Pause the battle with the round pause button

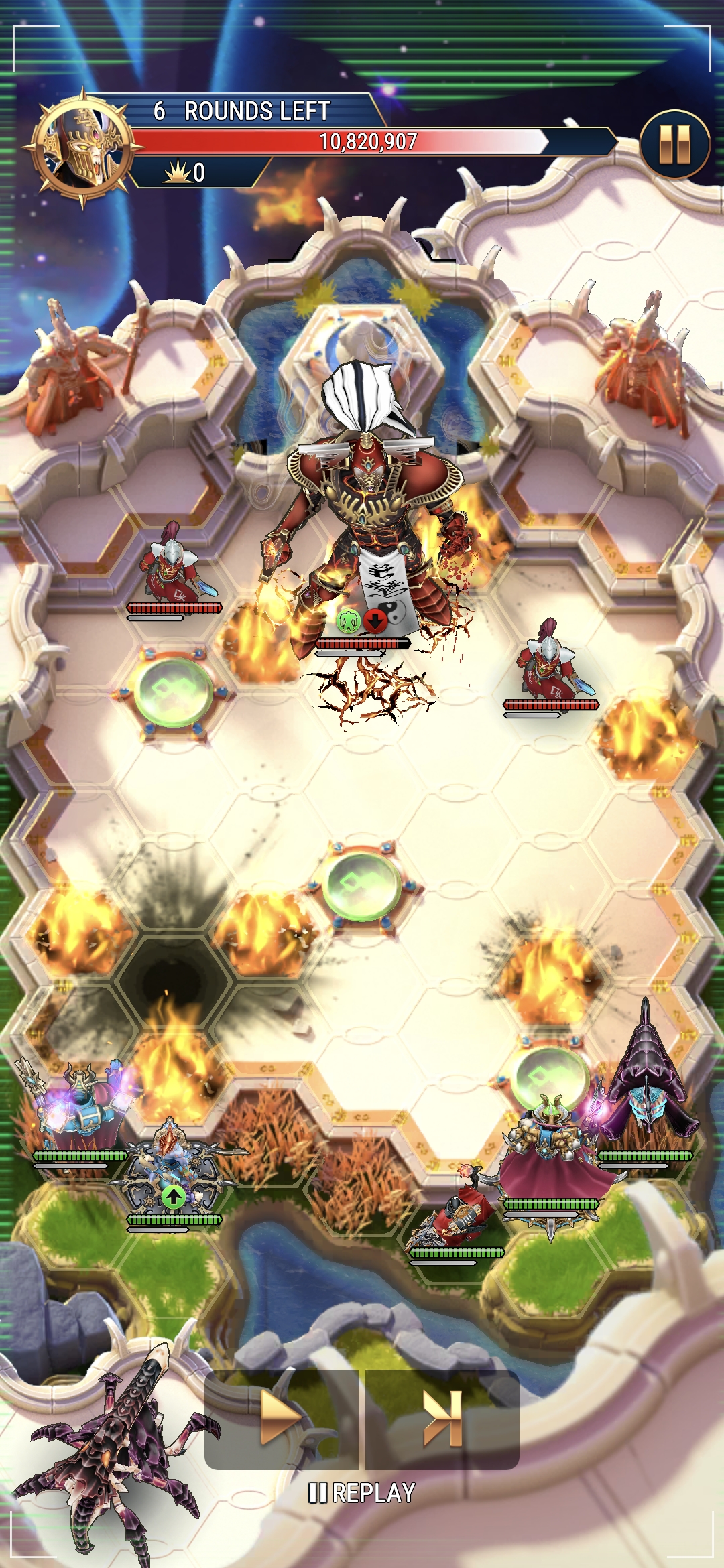(674, 144)
